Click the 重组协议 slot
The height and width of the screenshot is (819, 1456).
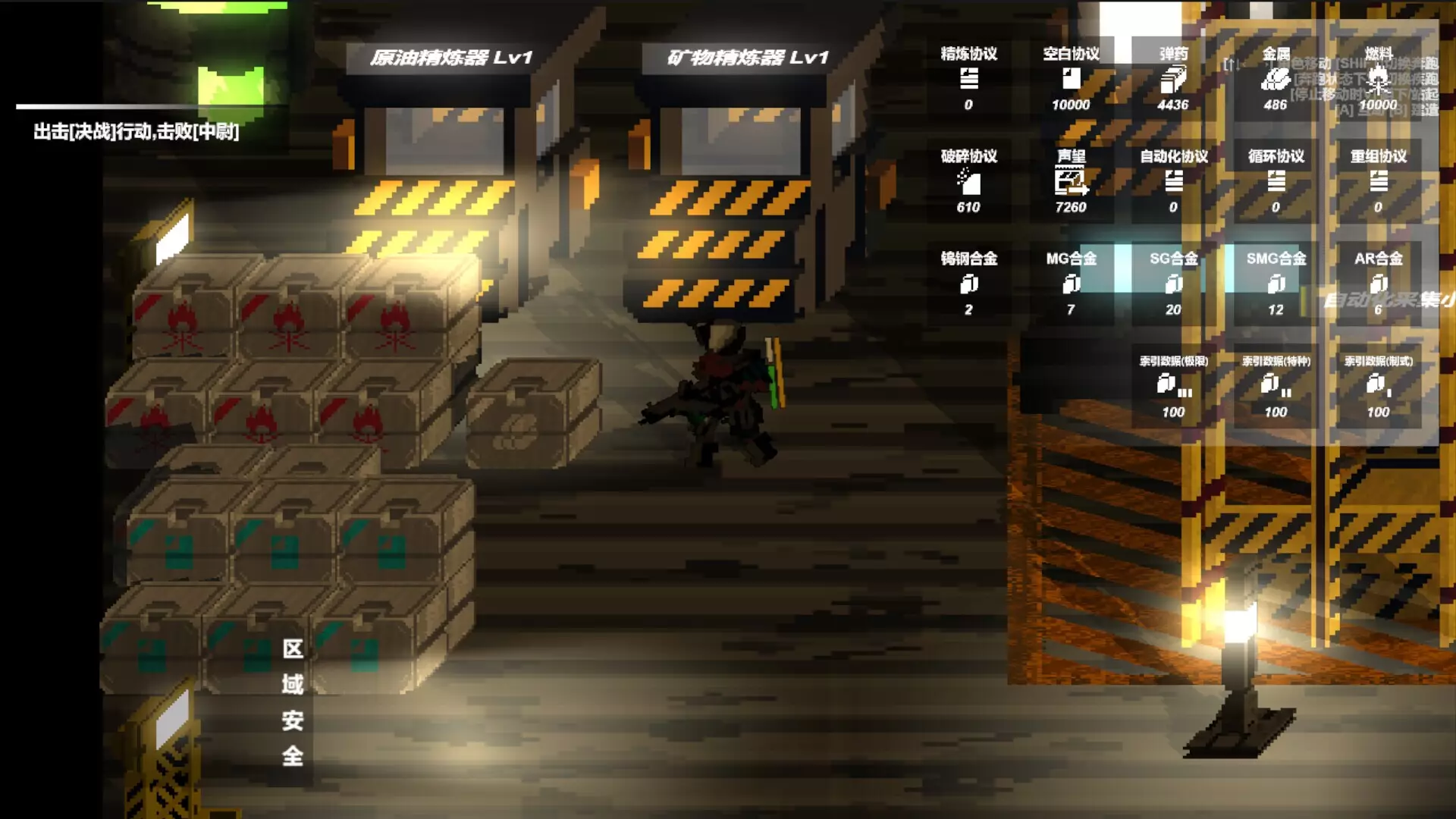pyautogui.click(x=1378, y=181)
